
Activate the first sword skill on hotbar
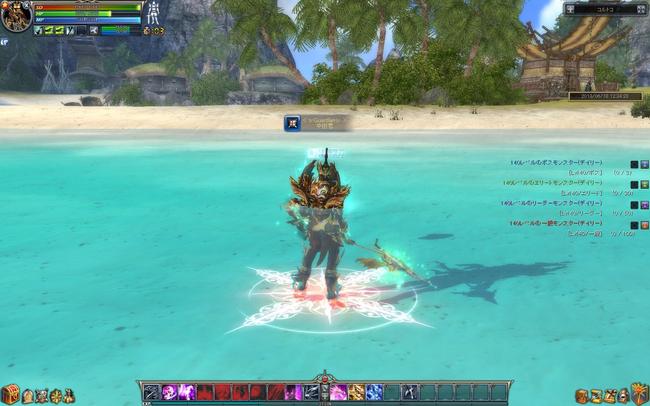(152, 392)
